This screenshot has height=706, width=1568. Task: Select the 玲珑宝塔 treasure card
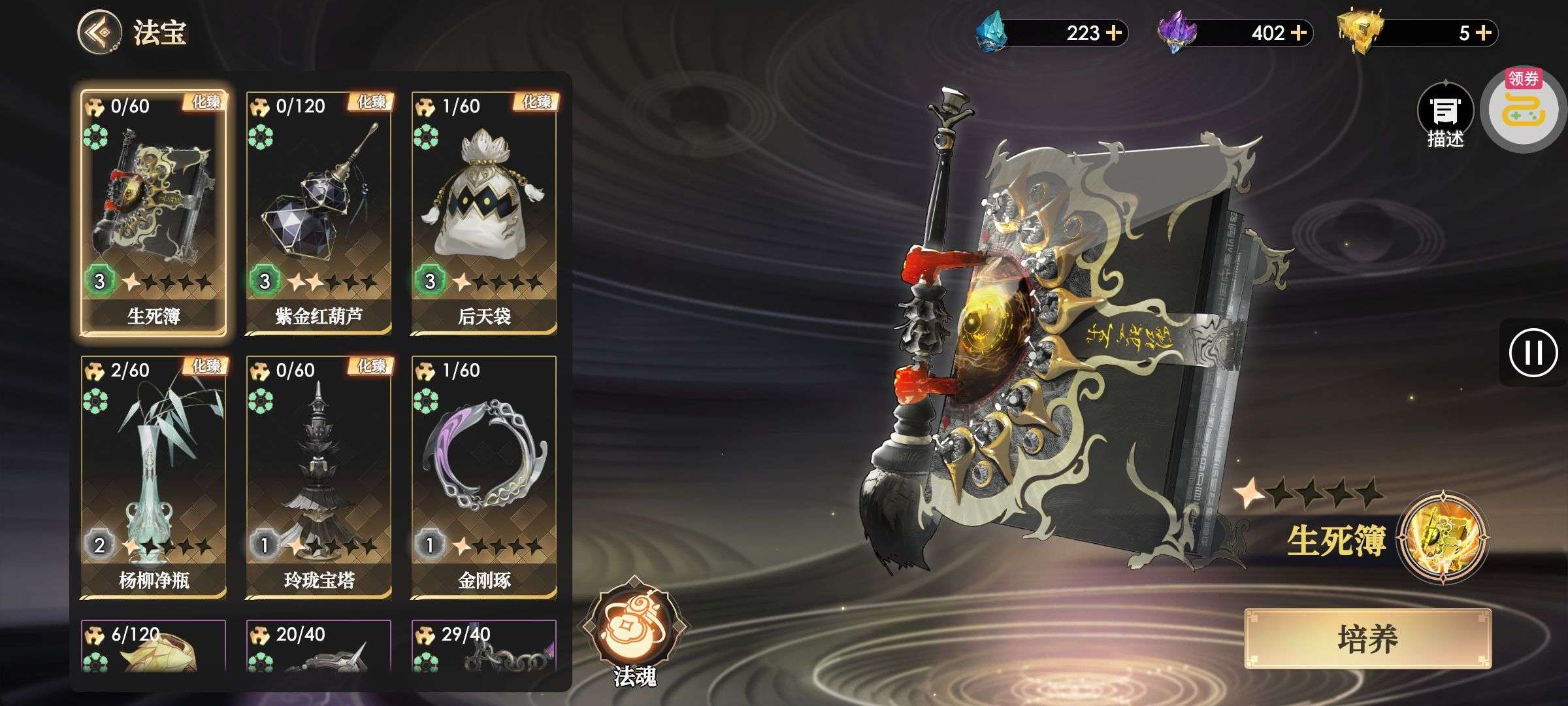tap(319, 477)
